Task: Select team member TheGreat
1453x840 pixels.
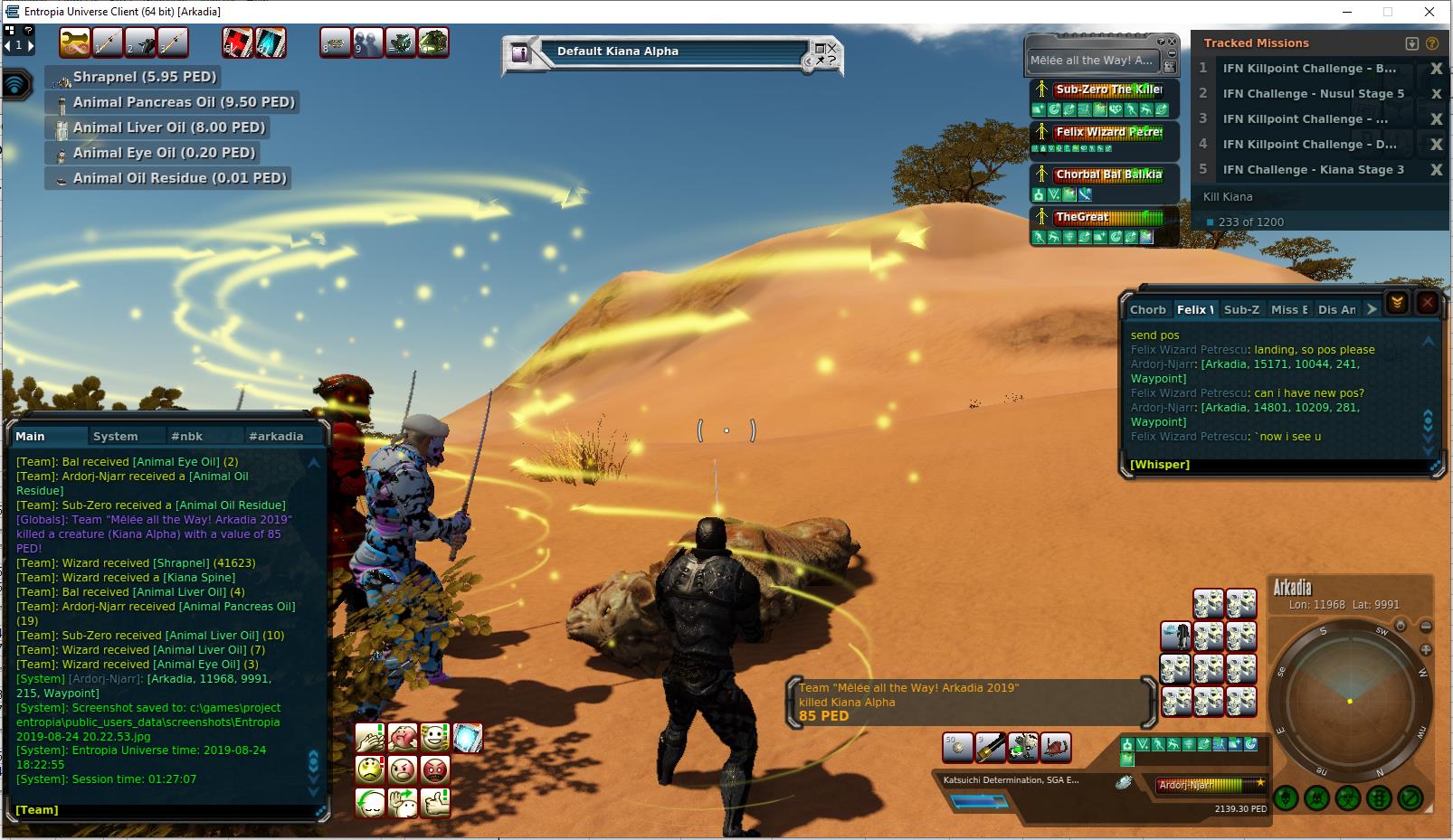Action: [1107, 217]
